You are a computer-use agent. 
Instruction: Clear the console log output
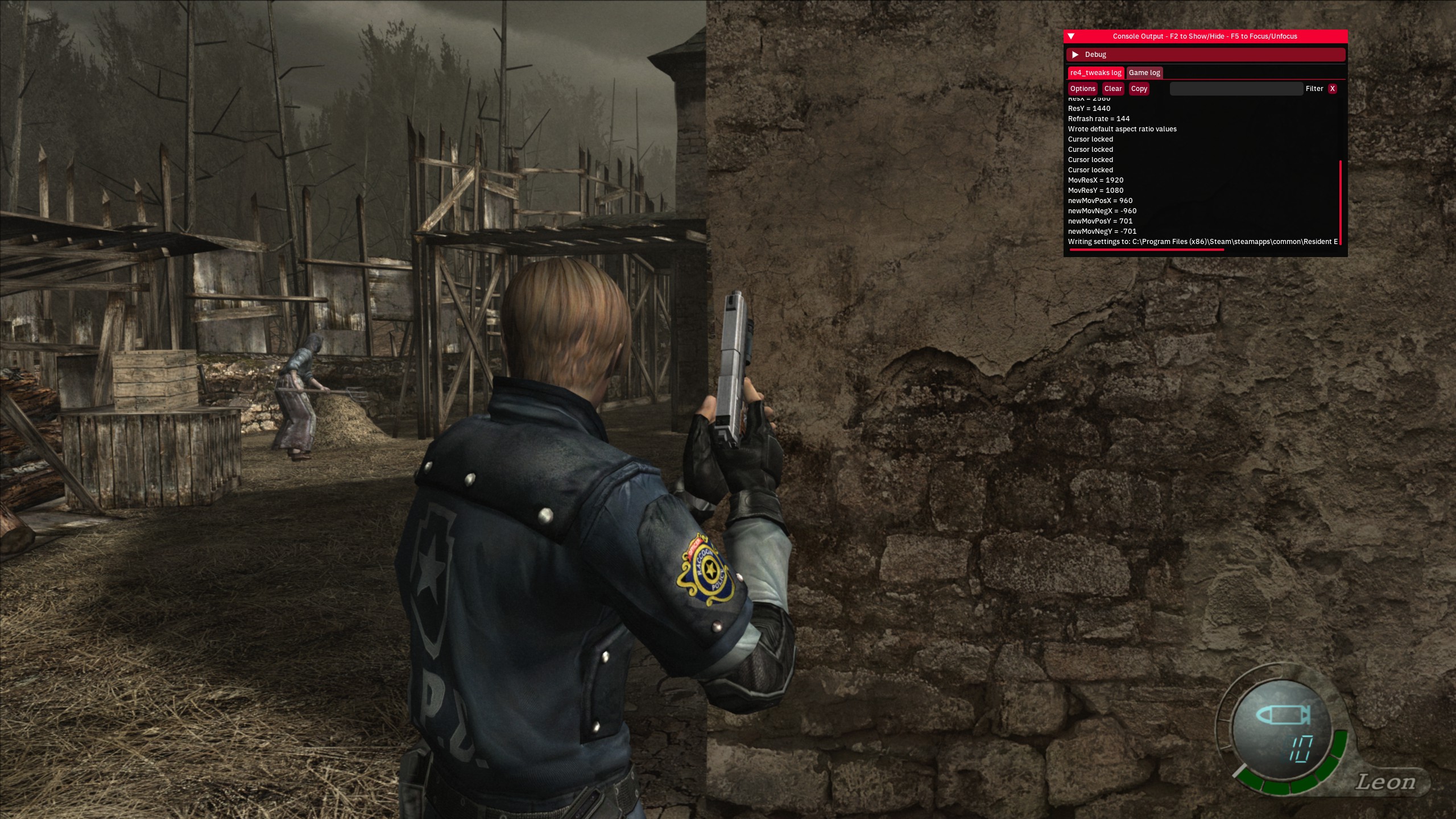click(1113, 89)
